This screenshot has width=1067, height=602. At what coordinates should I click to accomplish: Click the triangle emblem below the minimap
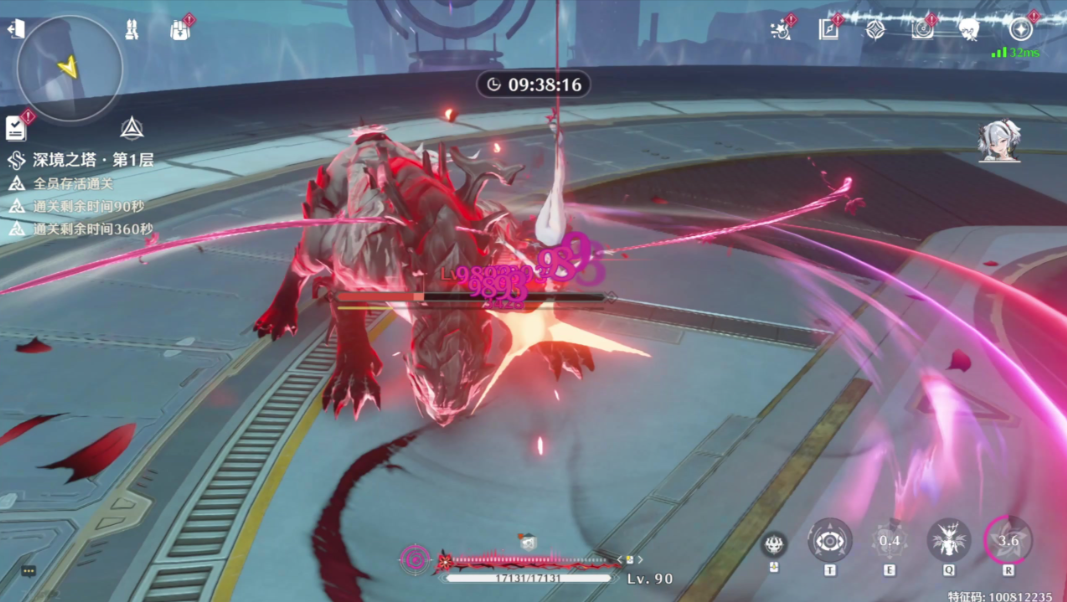(x=131, y=128)
